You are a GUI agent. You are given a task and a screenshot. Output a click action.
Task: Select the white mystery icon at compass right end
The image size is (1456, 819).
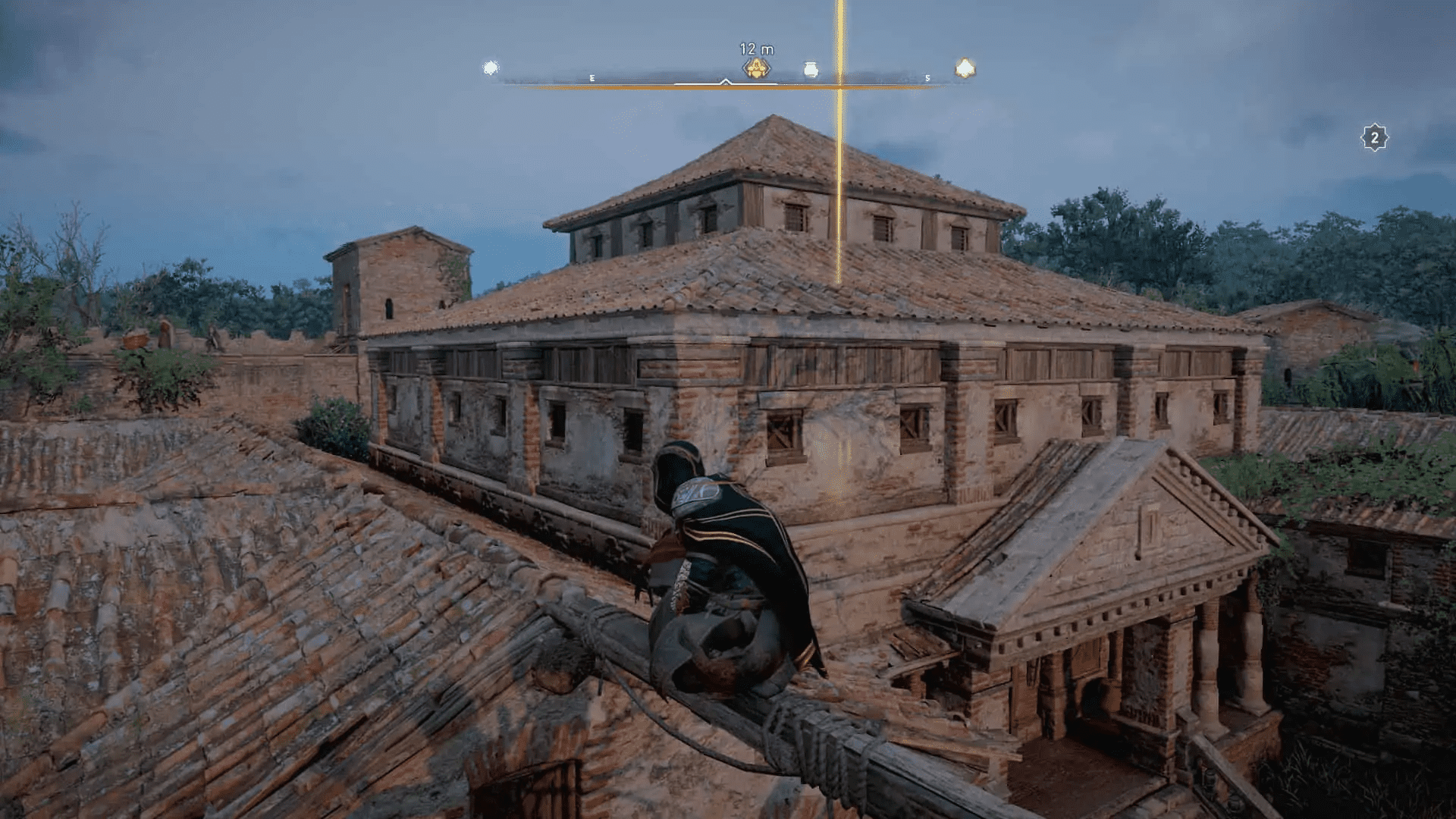coord(964,67)
